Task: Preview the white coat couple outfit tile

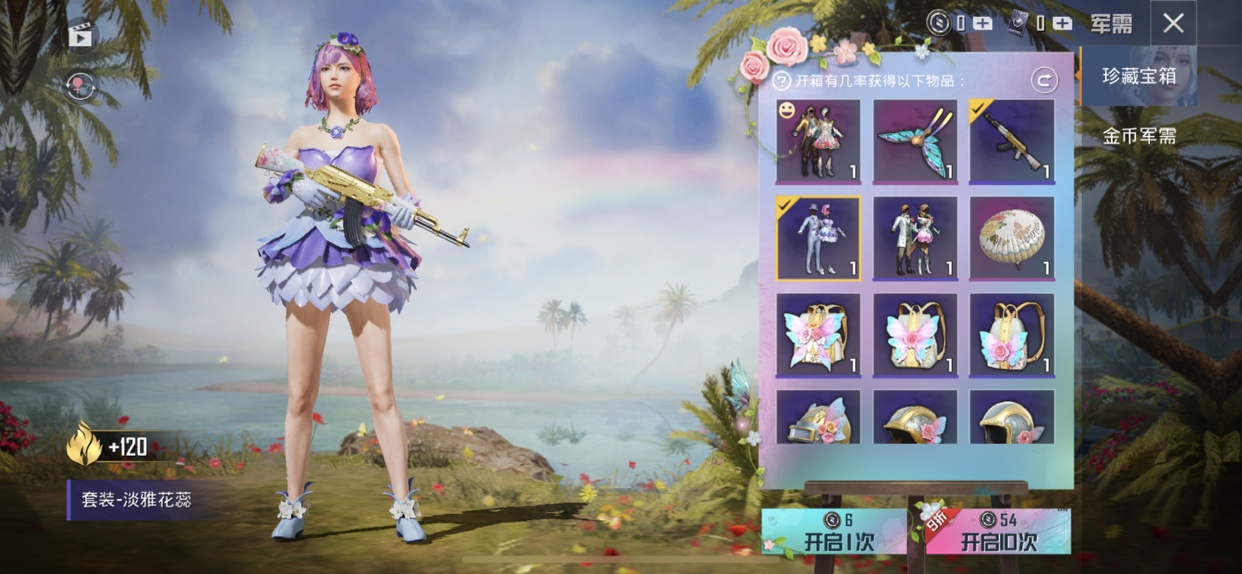Action: point(915,238)
